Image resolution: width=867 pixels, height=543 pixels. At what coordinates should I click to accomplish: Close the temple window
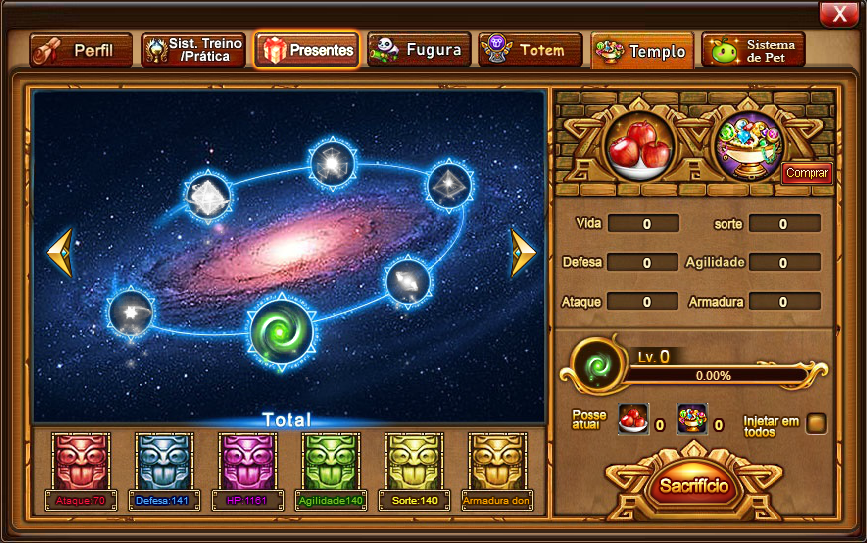pos(836,13)
